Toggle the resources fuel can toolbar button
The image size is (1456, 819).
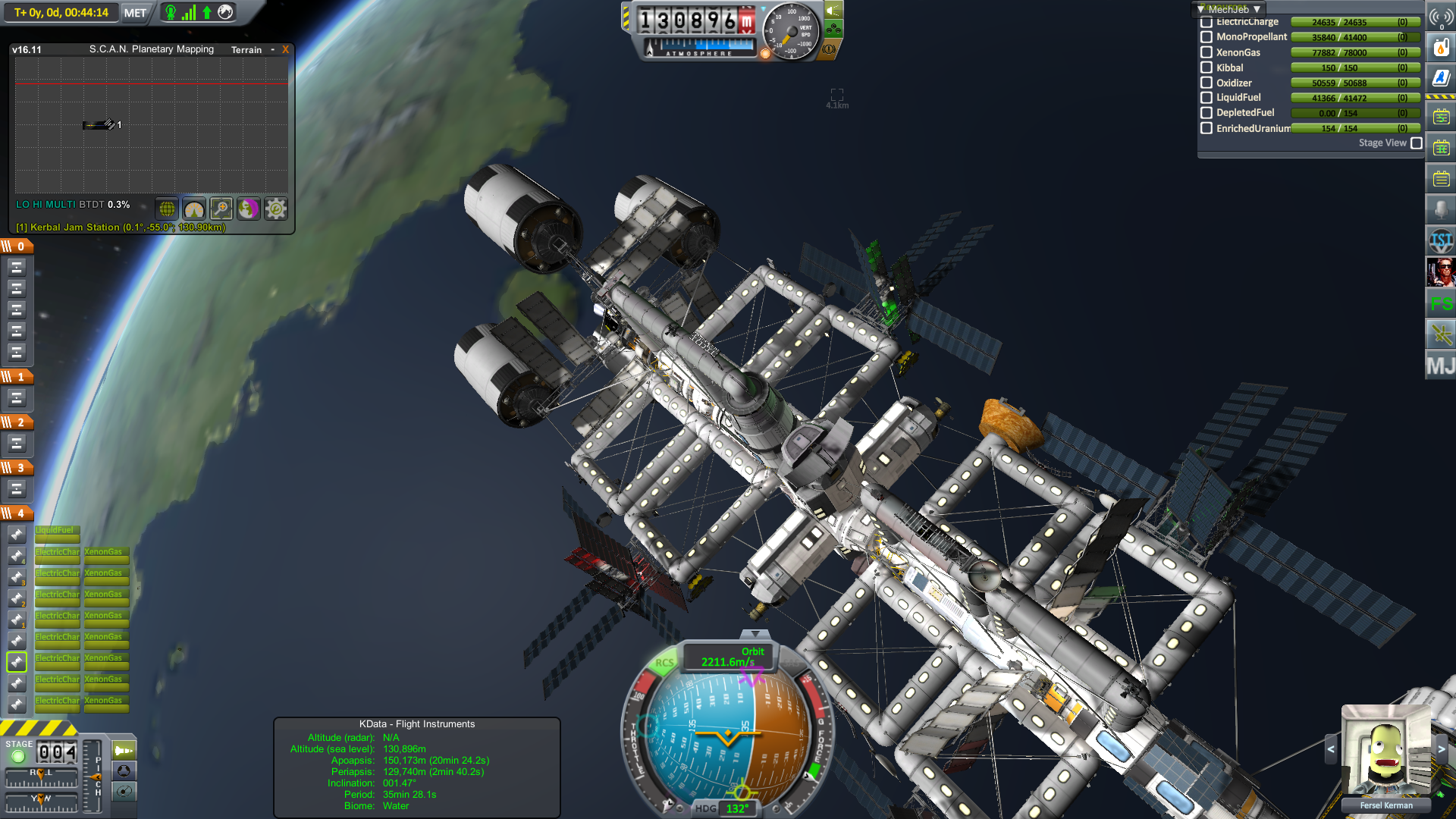[1440, 48]
